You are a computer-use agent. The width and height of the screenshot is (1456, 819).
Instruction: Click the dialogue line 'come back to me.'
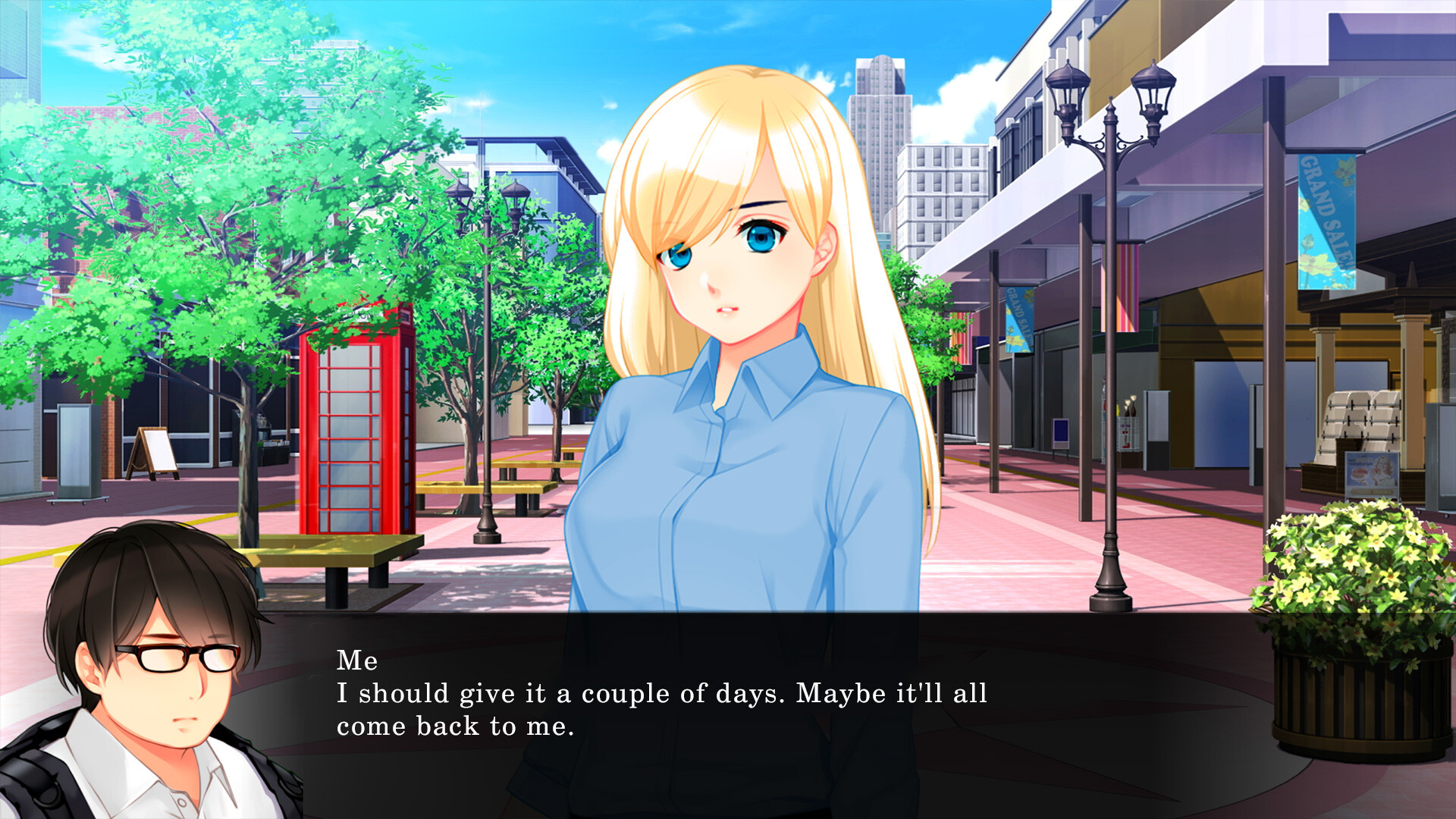455,725
